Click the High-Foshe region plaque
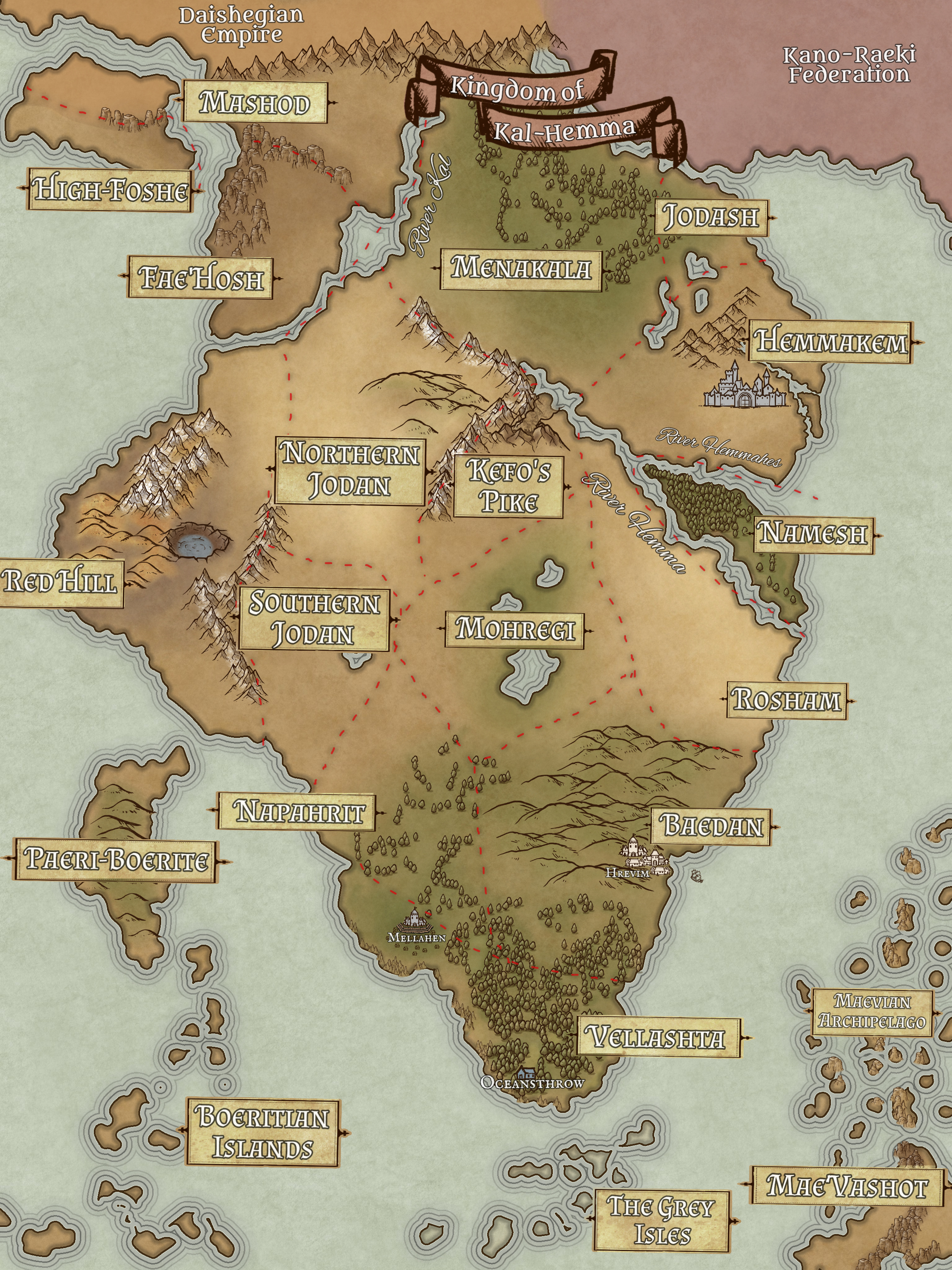The height and width of the screenshot is (1270, 952). (110, 190)
